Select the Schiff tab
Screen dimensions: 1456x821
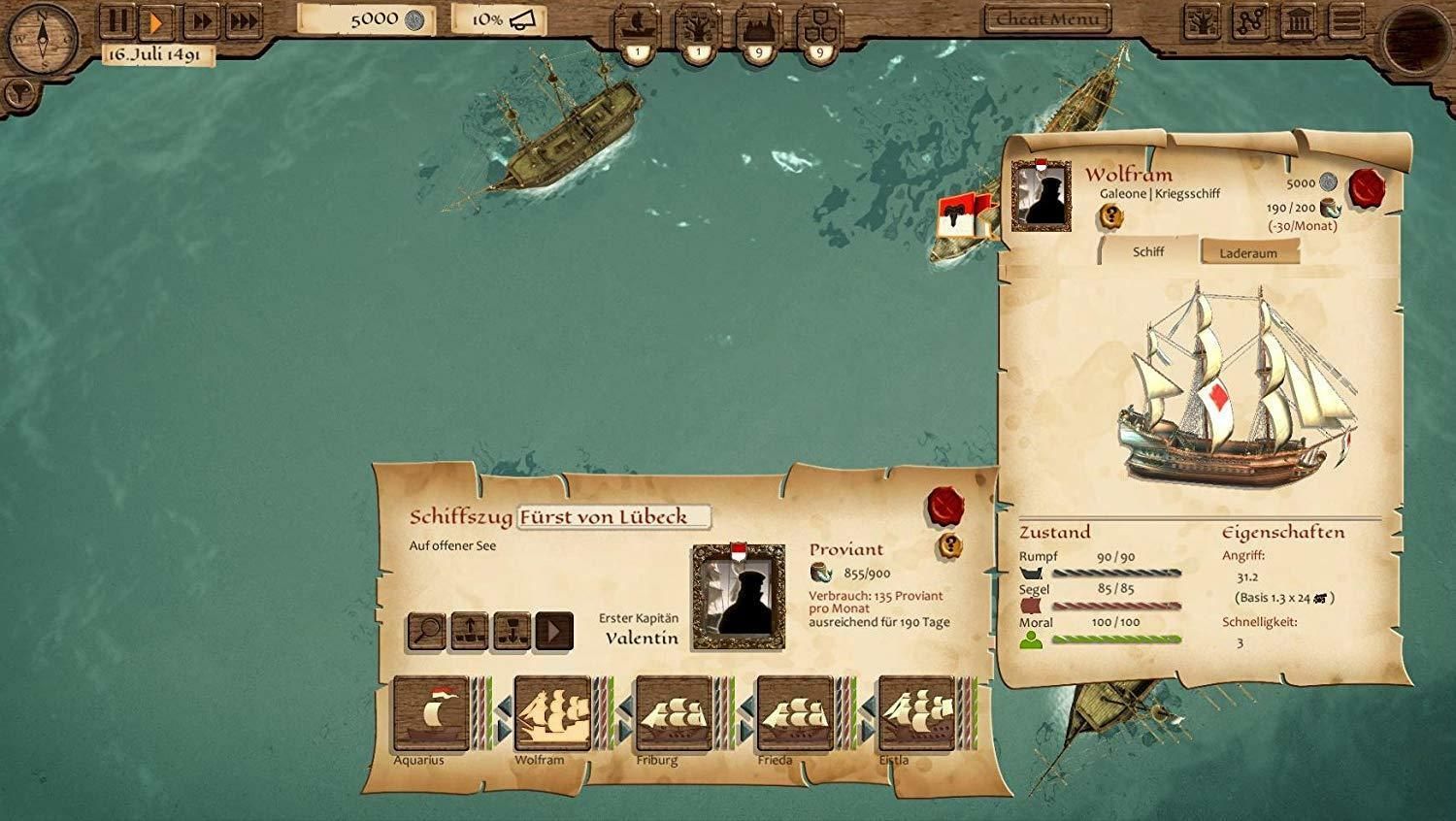tap(1148, 251)
